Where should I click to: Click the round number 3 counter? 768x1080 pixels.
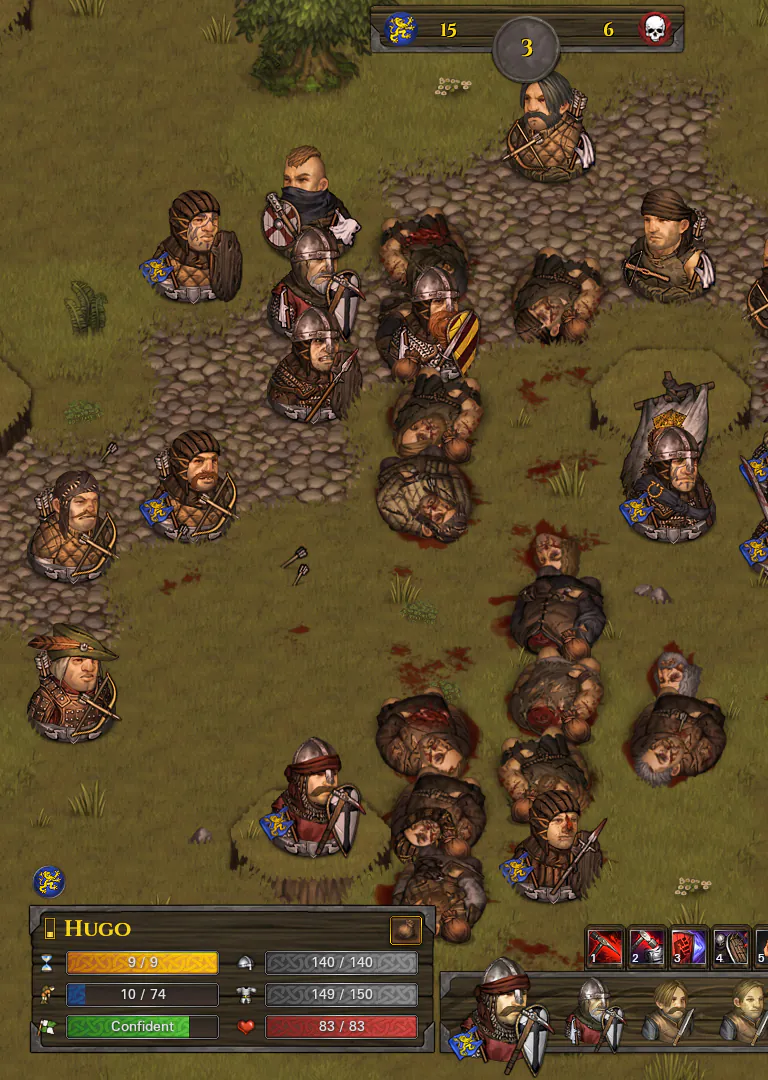(526, 47)
